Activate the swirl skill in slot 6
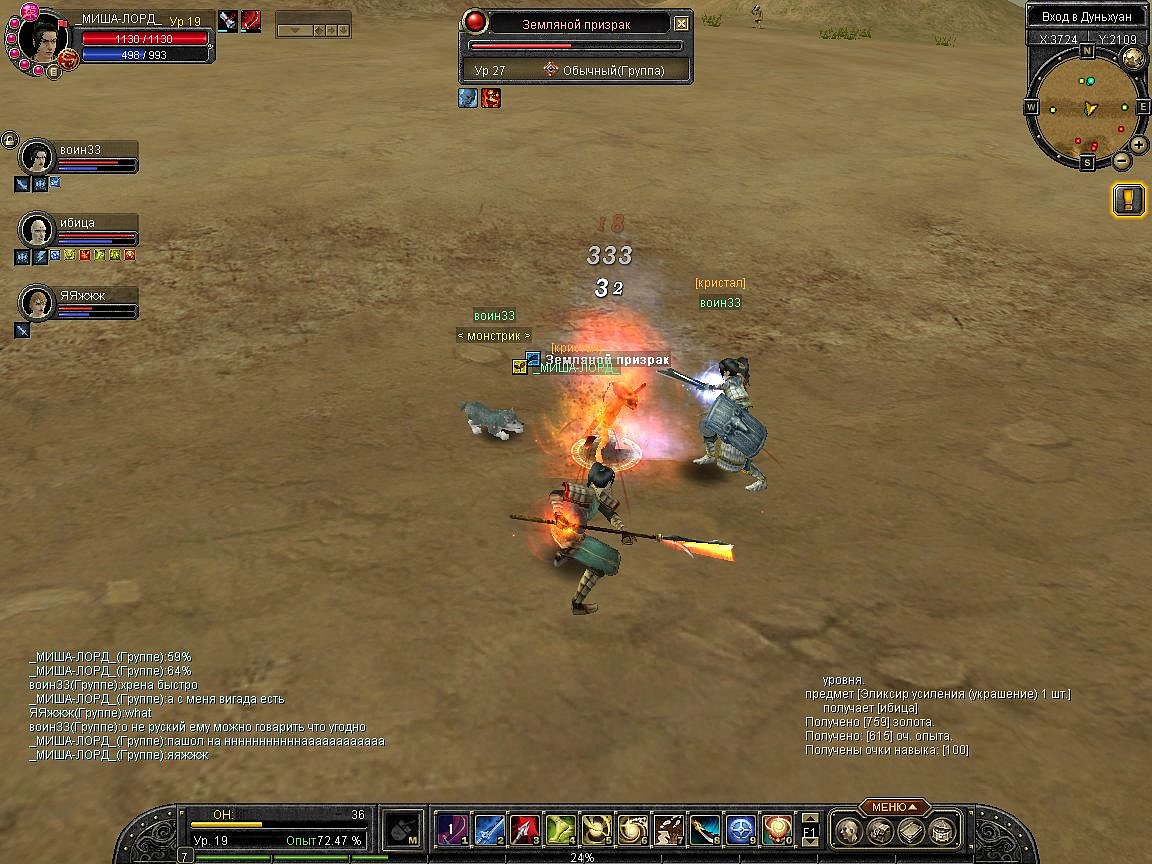Viewport: 1152px width, 864px height. (632, 829)
